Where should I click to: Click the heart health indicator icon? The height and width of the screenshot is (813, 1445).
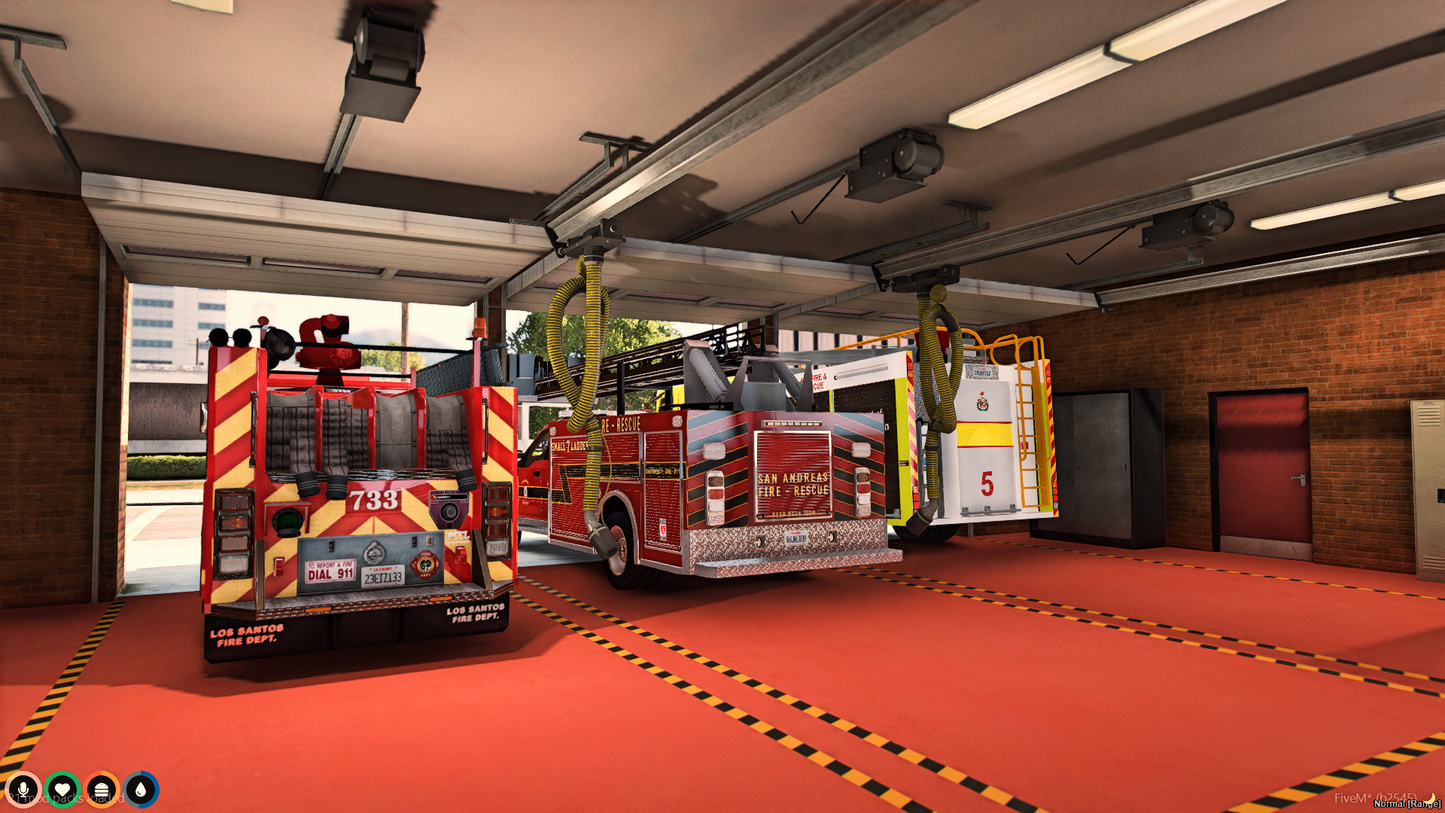[x=63, y=788]
